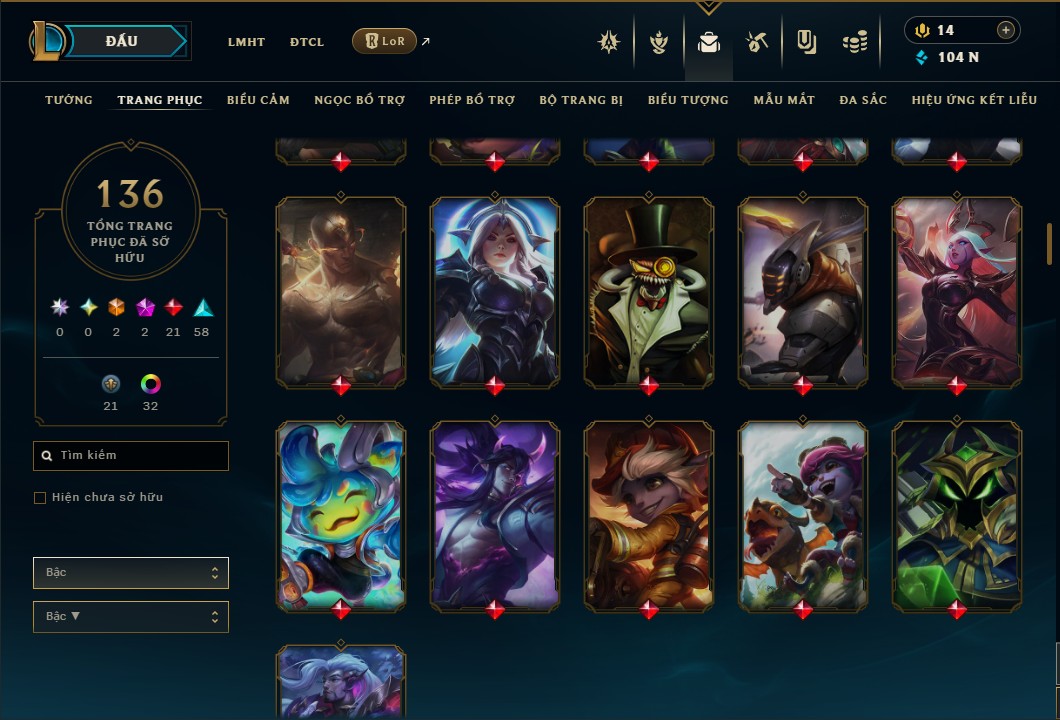Open the stacked coins store icon
Viewport: 1060px width, 720px height.
854,42
